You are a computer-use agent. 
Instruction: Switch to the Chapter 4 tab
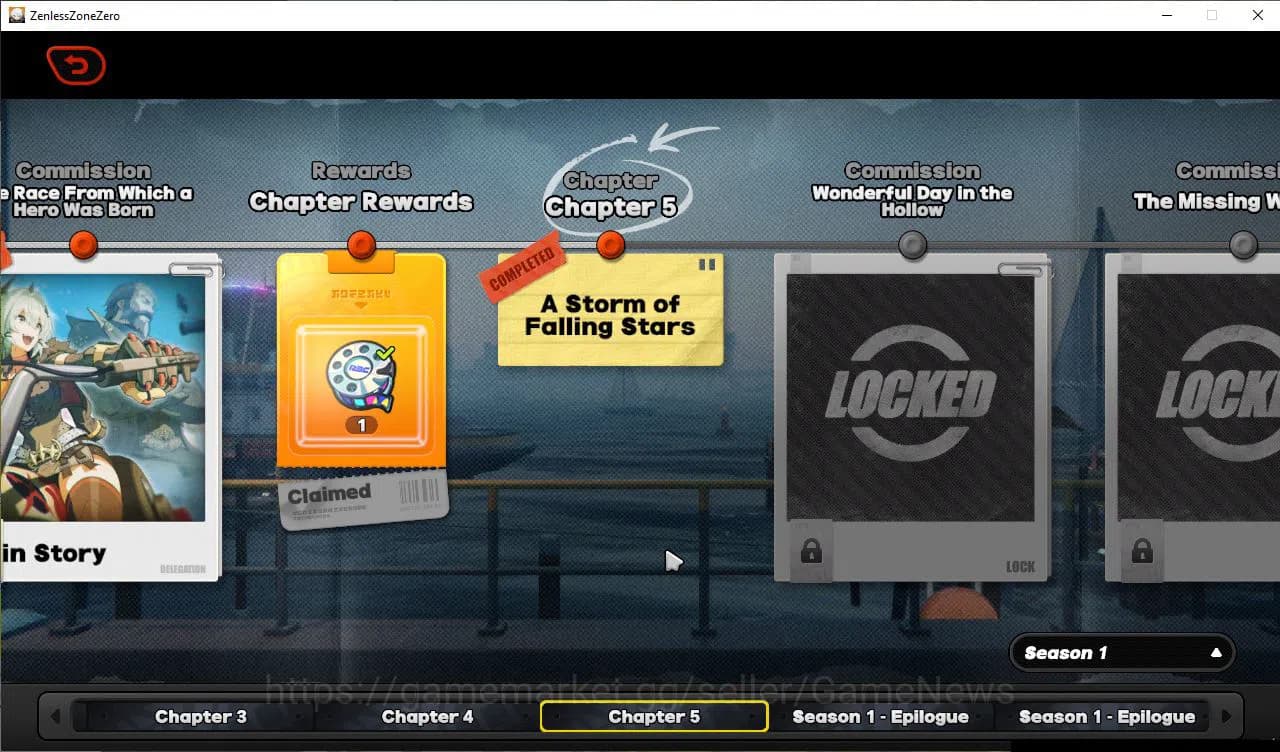coord(427,717)
